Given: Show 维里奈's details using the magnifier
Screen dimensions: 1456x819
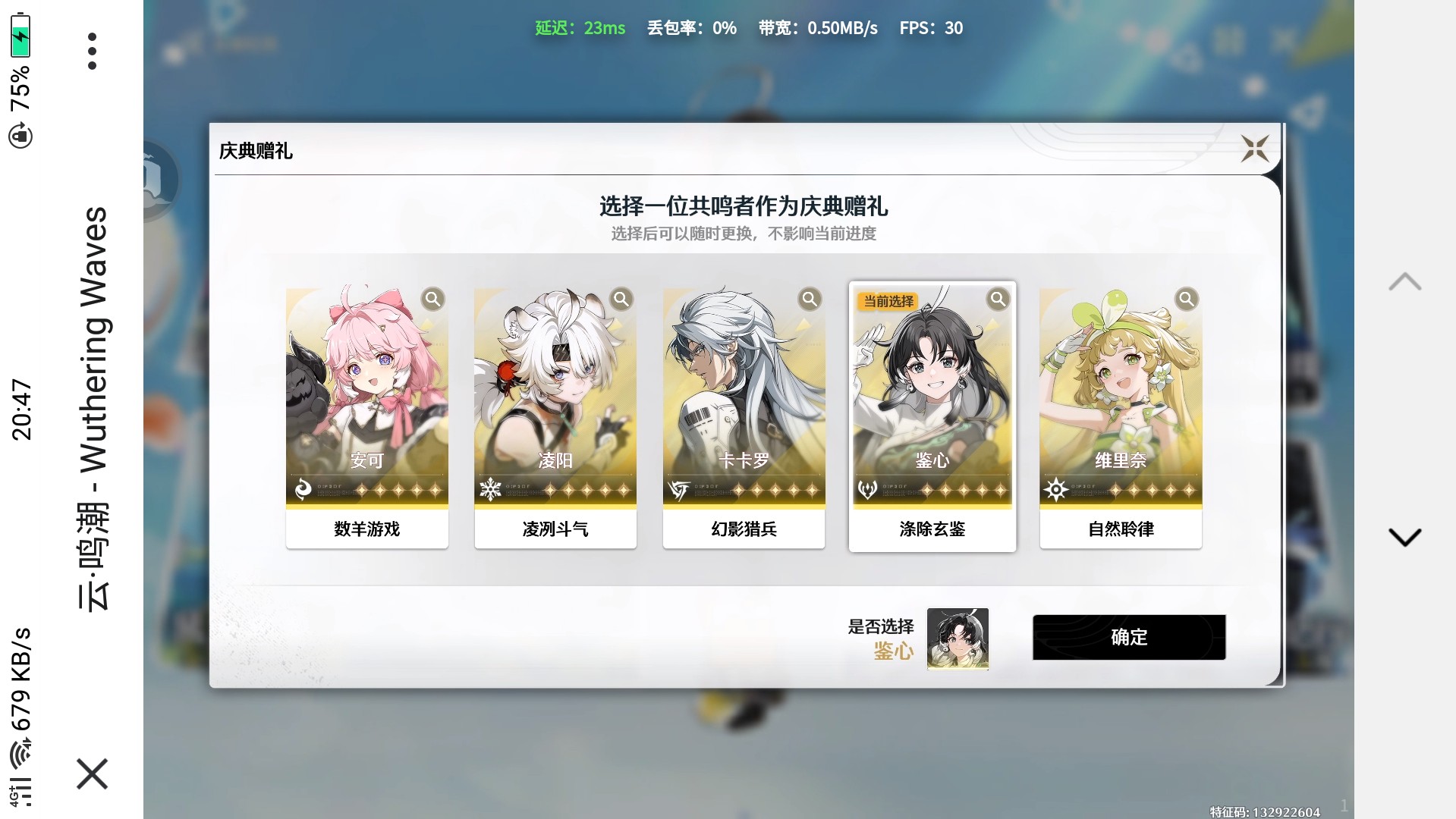Looking at the screenshot, I should pos(1186,299).
